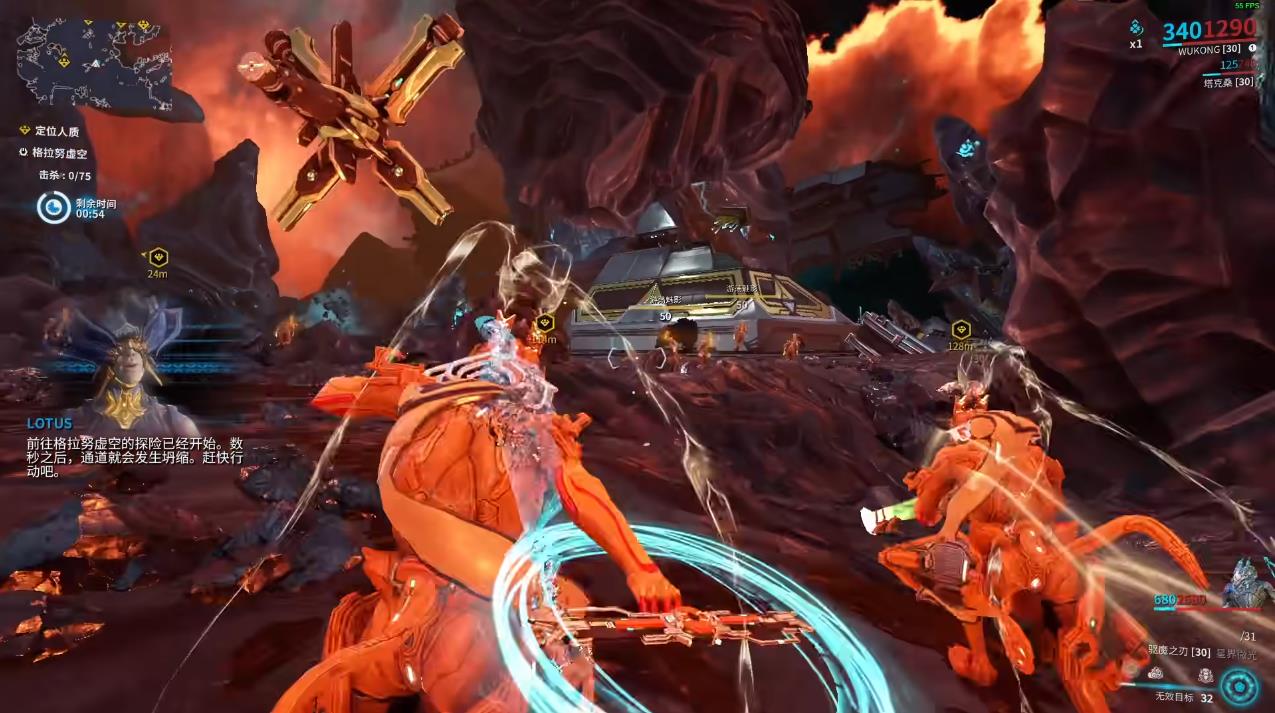Select the 定位人质 objective entry
The width and height of the screenshot is (1275, 713).
[x=55, y=131]
